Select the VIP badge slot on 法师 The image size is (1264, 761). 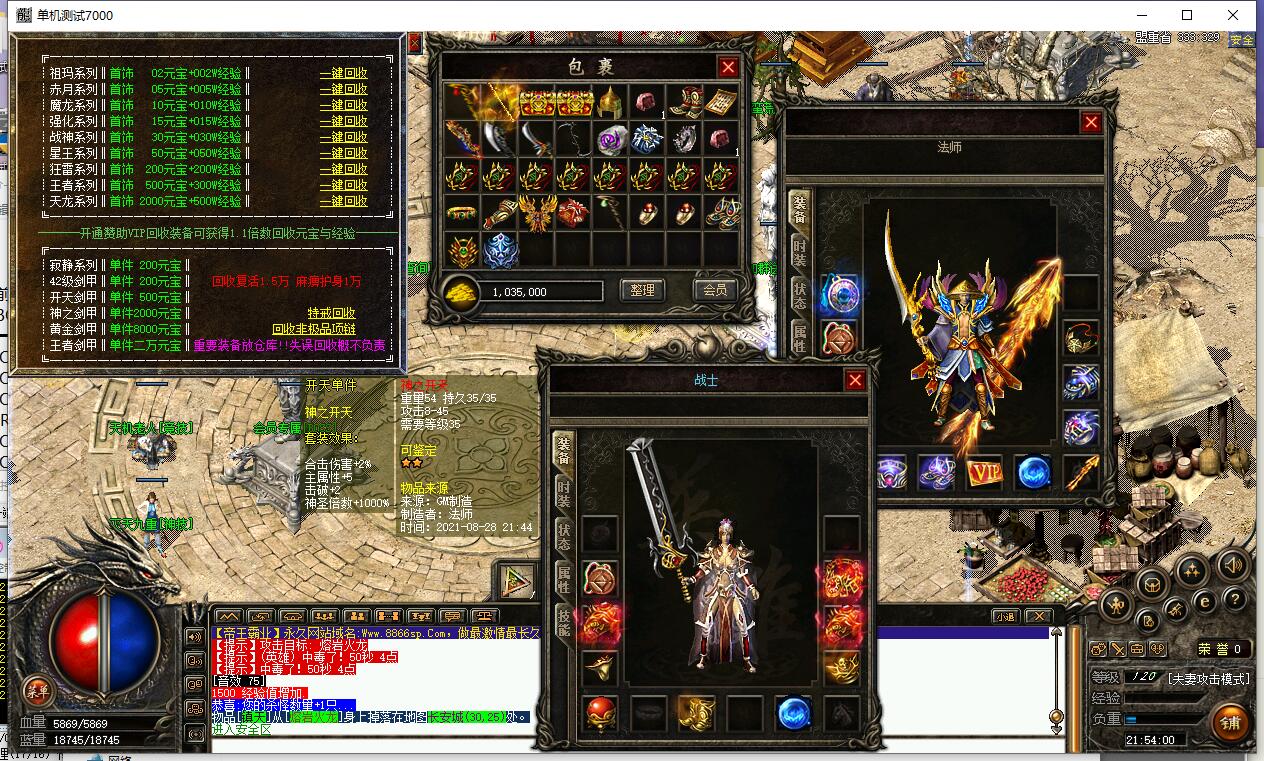coord(985,472)
